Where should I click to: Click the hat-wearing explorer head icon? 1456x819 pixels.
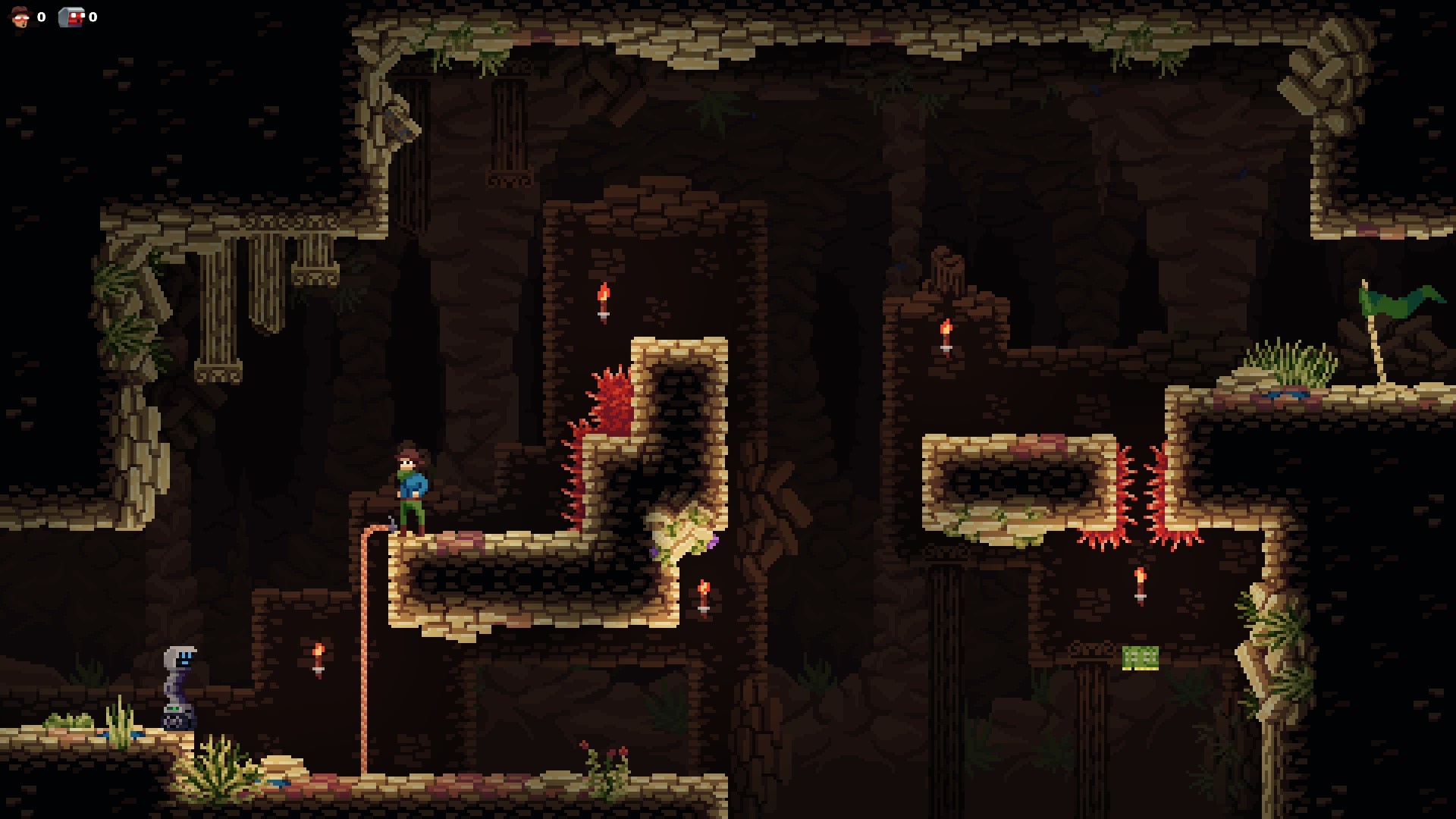pos(20,17)
